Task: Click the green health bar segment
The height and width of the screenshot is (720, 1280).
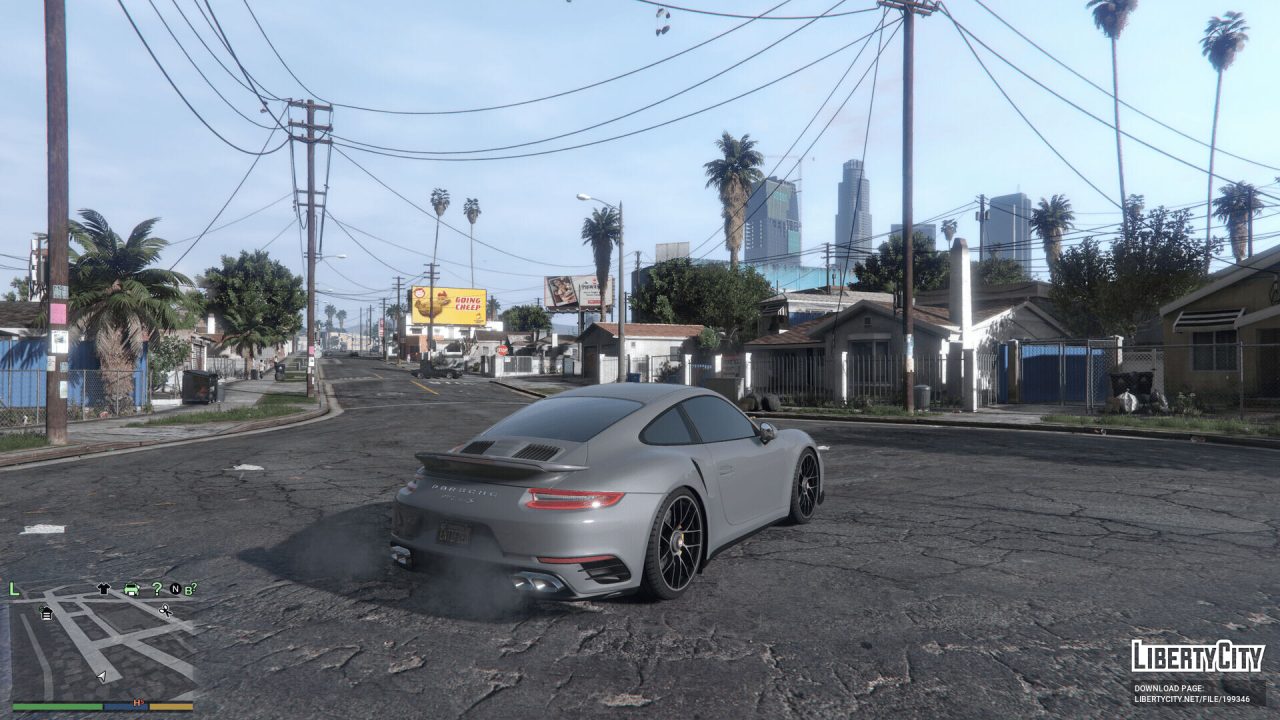Action: click(x=56, y=706)
